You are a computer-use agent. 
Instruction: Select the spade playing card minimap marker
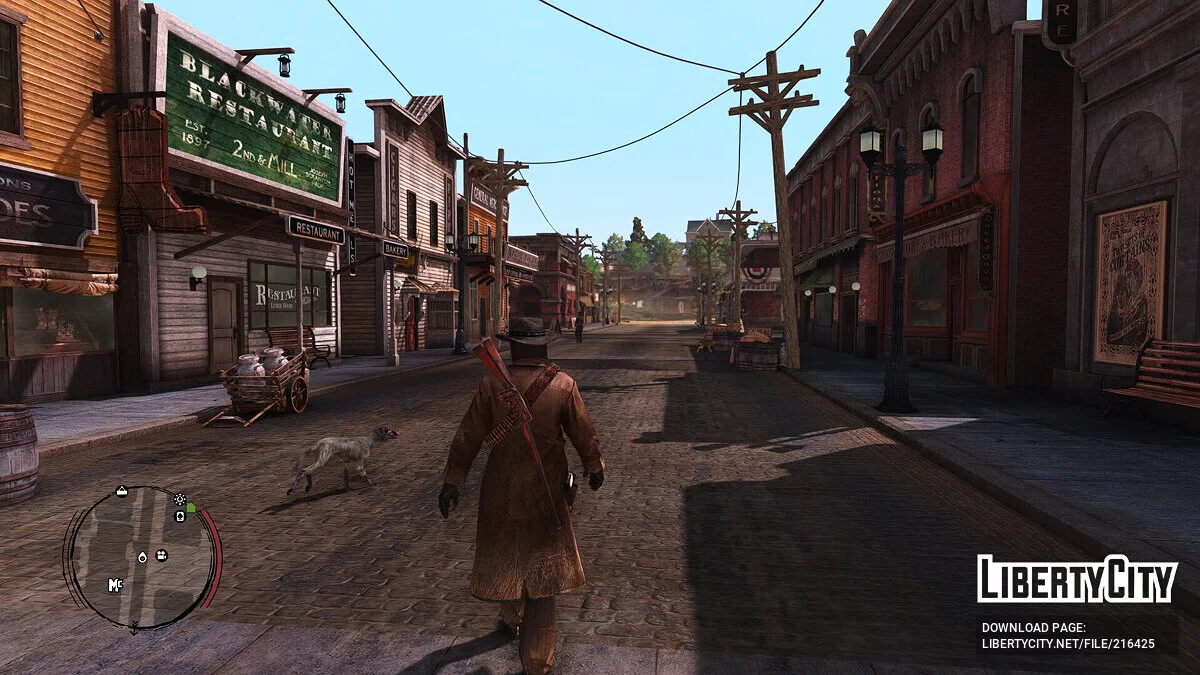(180, 516)
